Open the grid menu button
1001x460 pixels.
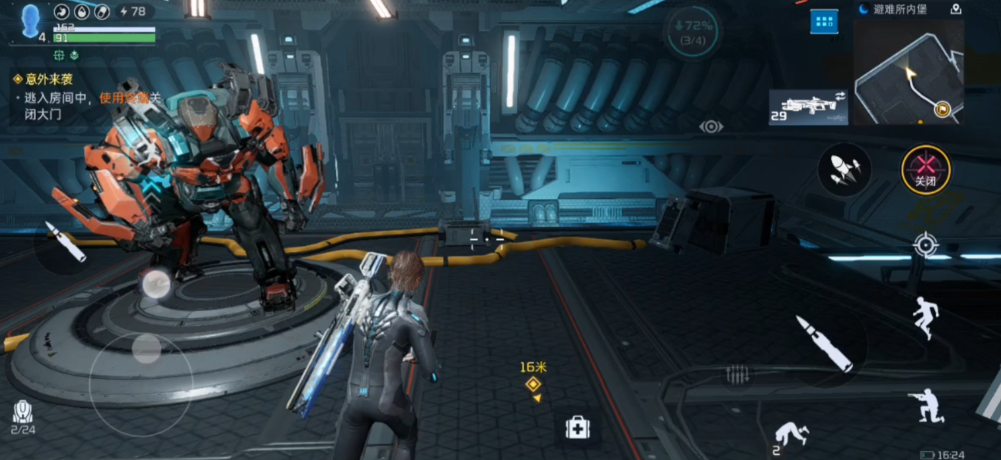click(824, 20)
